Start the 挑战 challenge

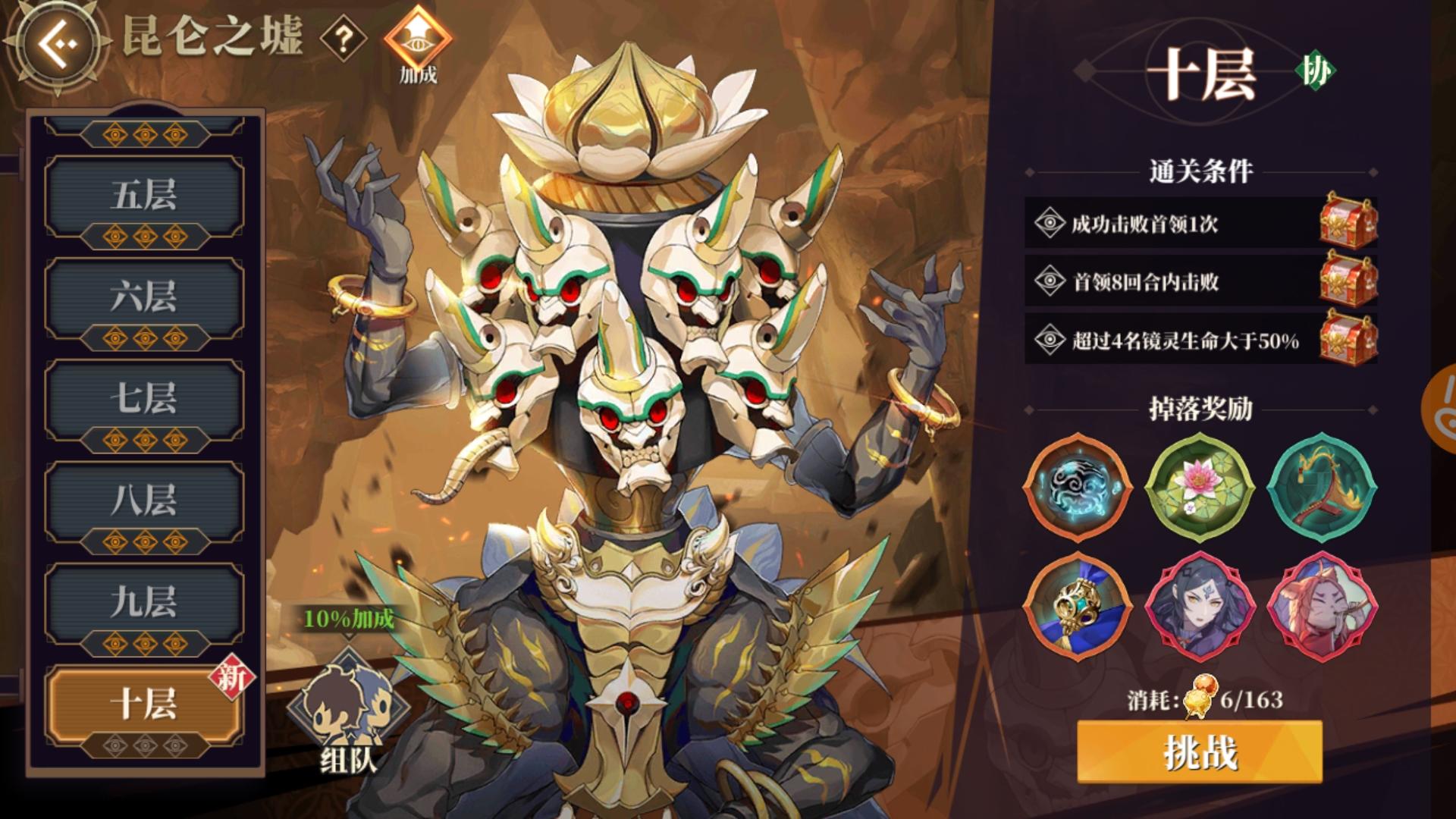click(x=1200, y=752)
